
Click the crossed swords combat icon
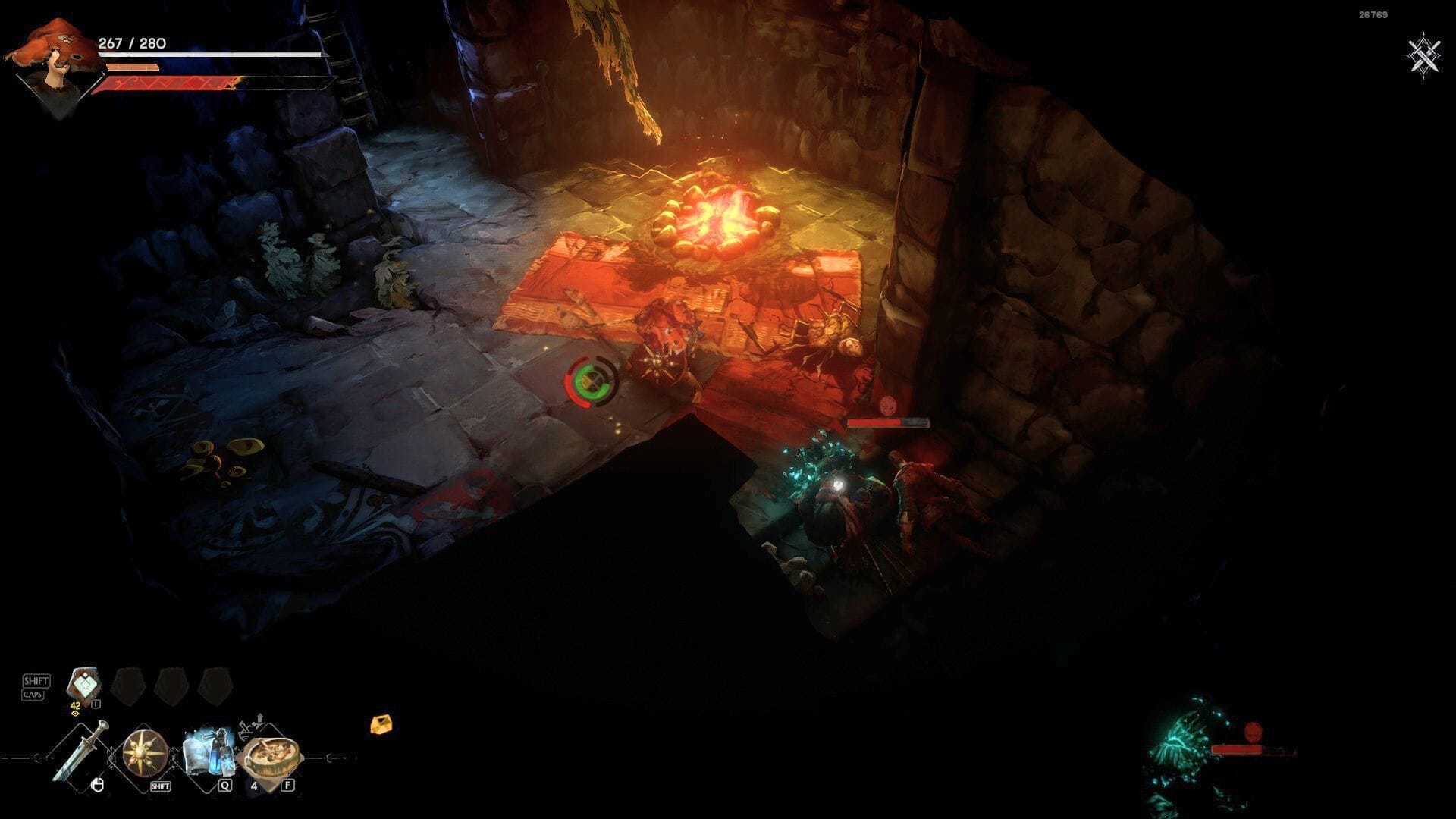tap(1424, 55)
